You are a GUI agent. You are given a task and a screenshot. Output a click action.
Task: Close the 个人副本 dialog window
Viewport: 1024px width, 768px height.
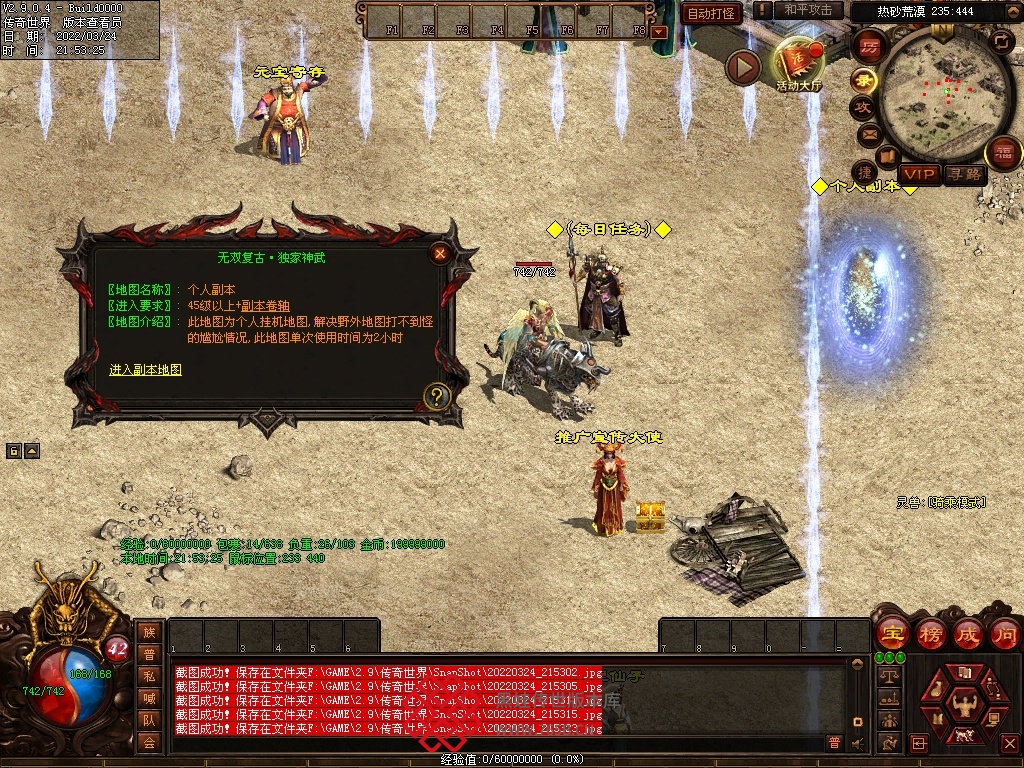439,253
